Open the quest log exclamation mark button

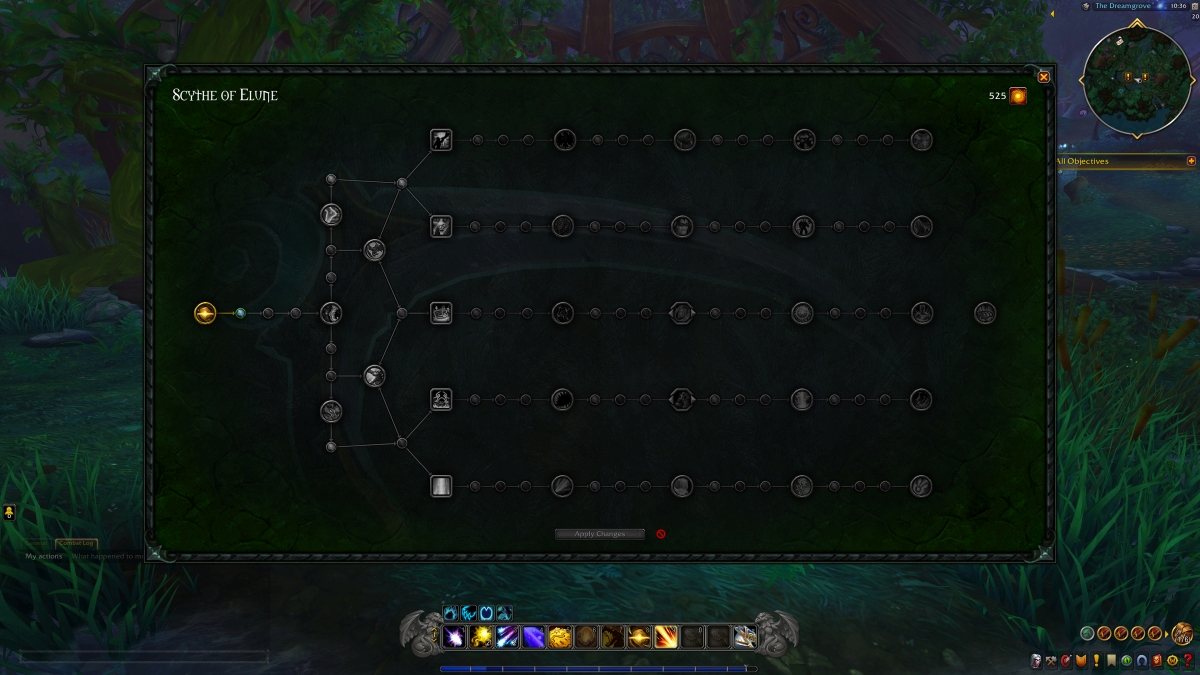(x=1096, y=660)
